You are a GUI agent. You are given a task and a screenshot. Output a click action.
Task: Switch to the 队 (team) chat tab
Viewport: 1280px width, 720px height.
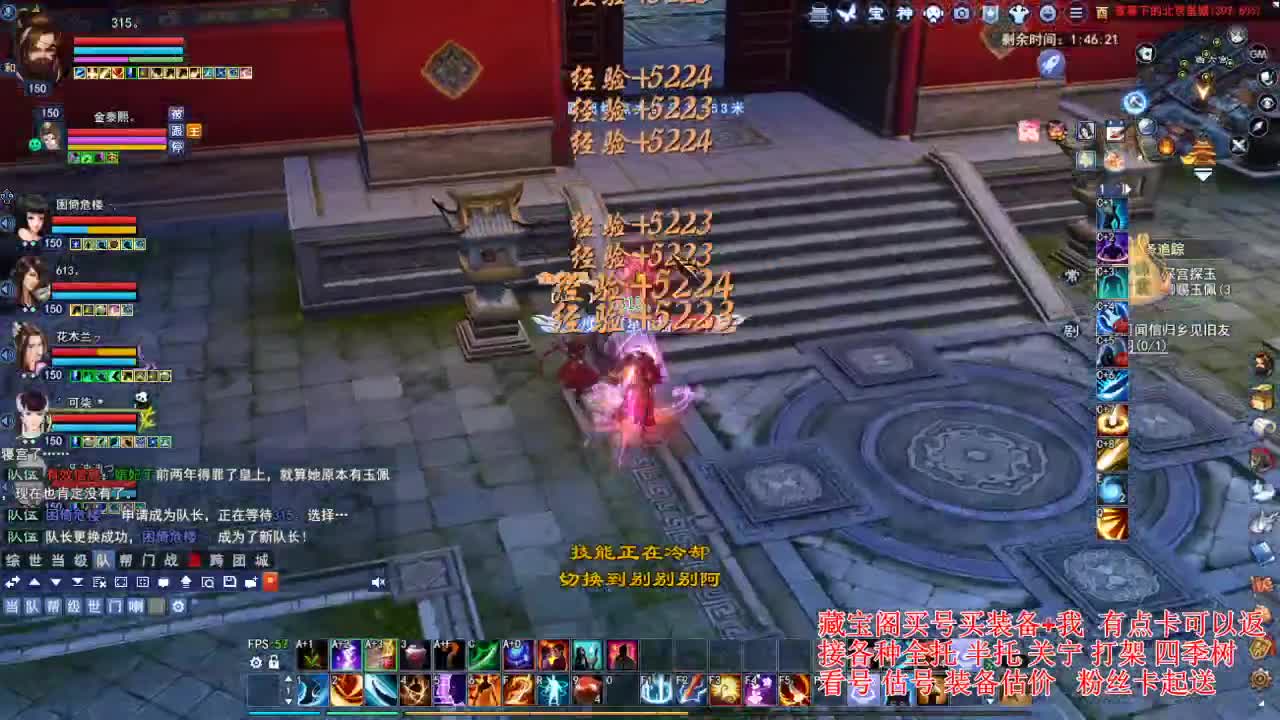point(103,562)
